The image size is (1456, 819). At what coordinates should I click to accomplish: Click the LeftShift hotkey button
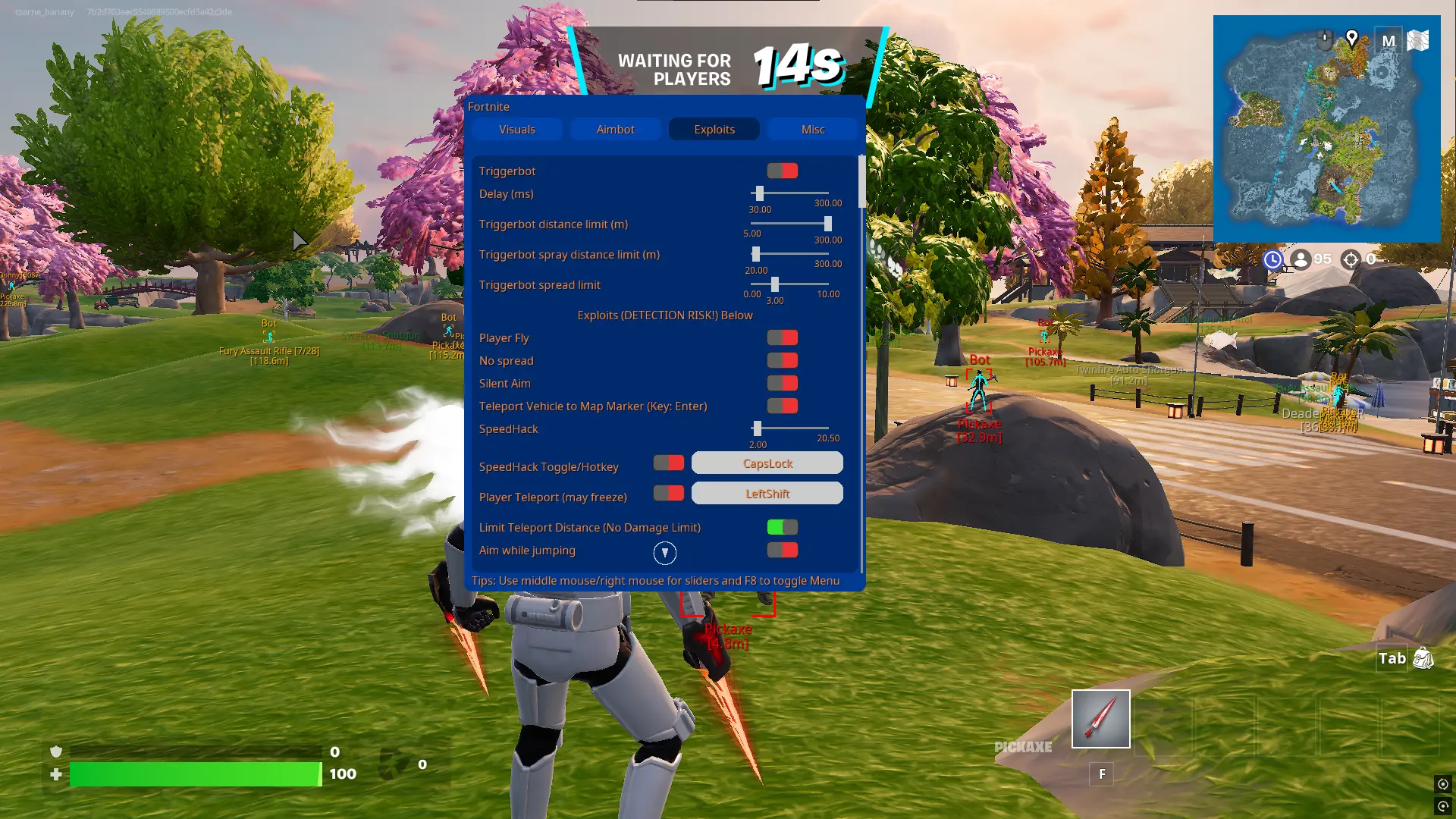pos(767,494)
